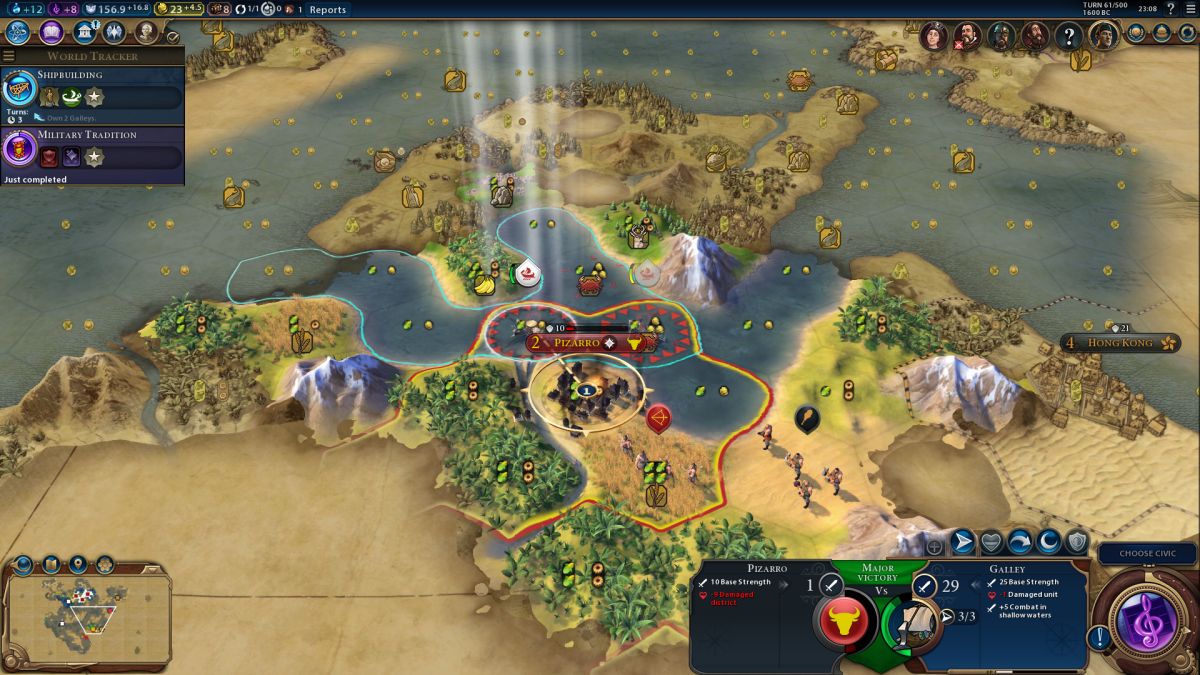Open the religion winged icon
This screenshot has width=1200, height=675.
[x=114, y=32]
